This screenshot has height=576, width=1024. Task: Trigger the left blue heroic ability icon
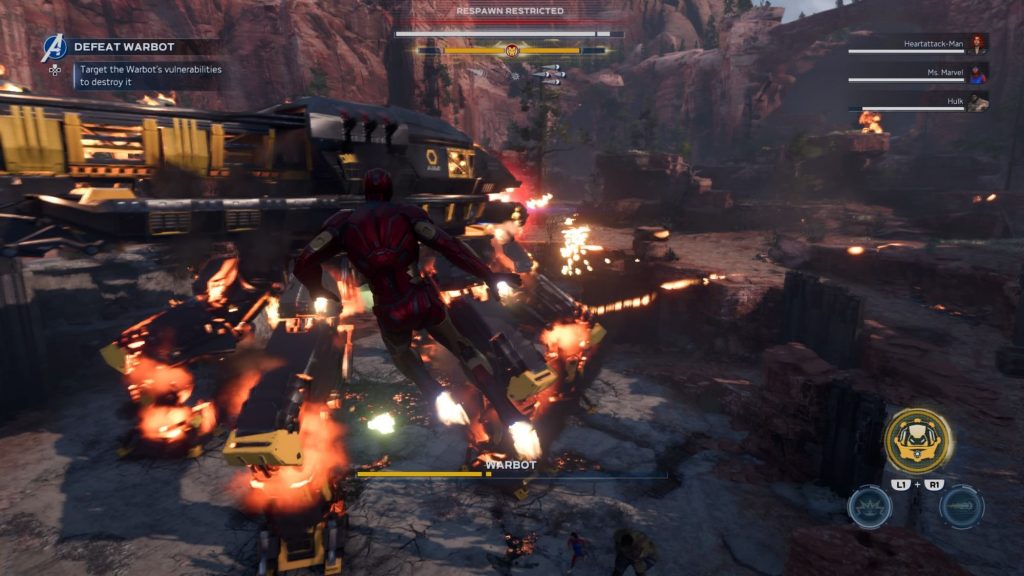pos(869,506)
